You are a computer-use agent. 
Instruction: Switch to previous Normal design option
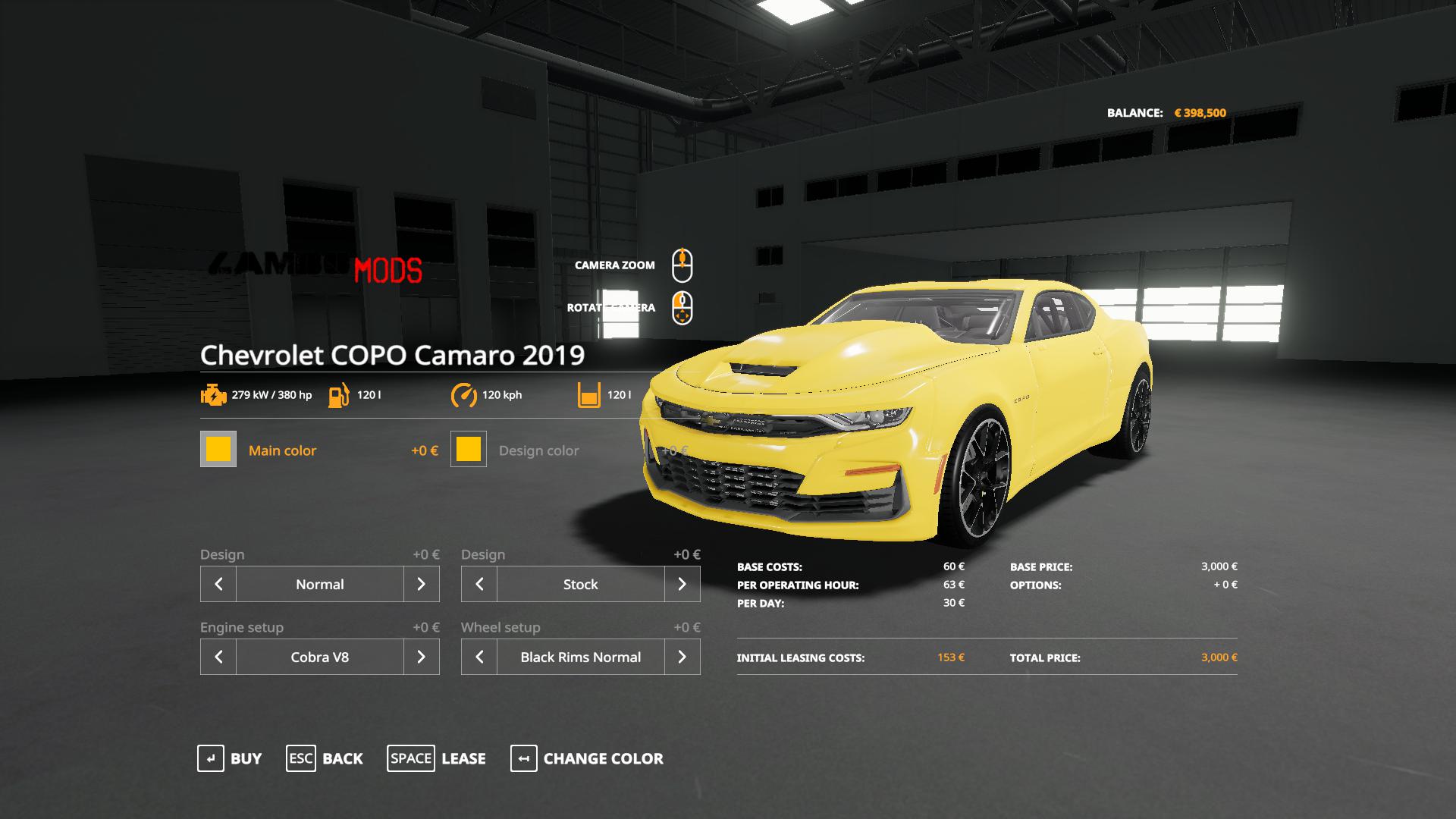(218, 584)
